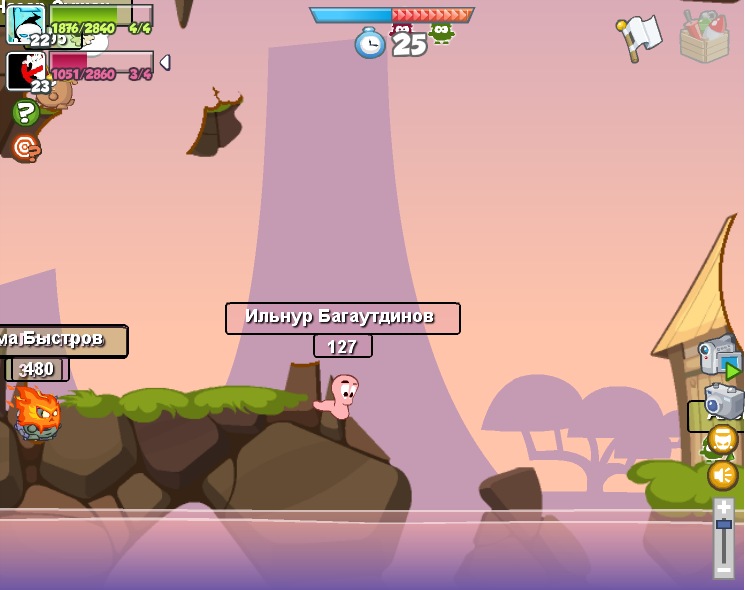Viewport: 745px width, 590px height.
Task: Zoom in with the plus button
Action: (x=724, y=508)
